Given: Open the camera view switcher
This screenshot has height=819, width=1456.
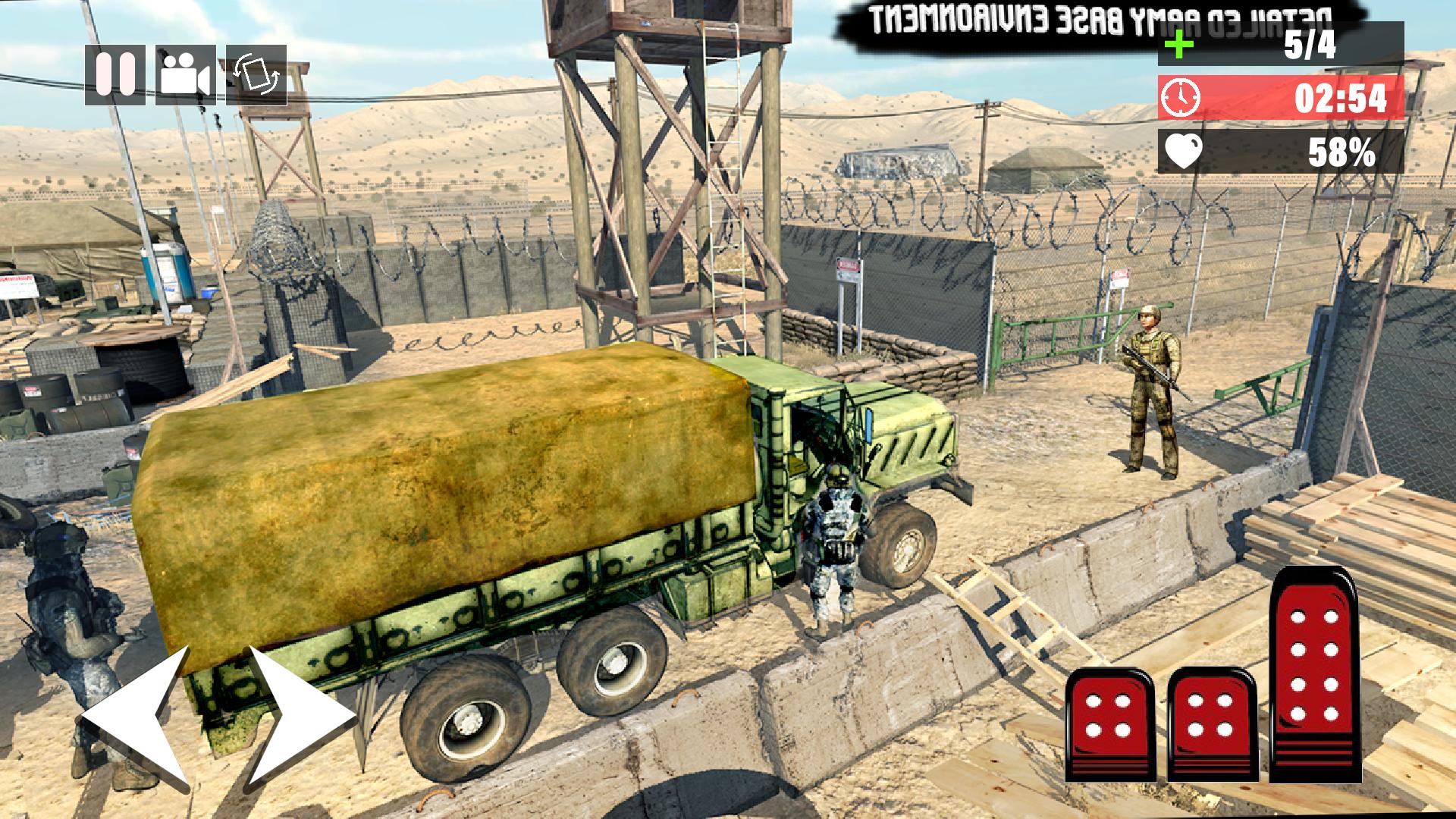Looking at the screenshot, I should pos(184,76).
